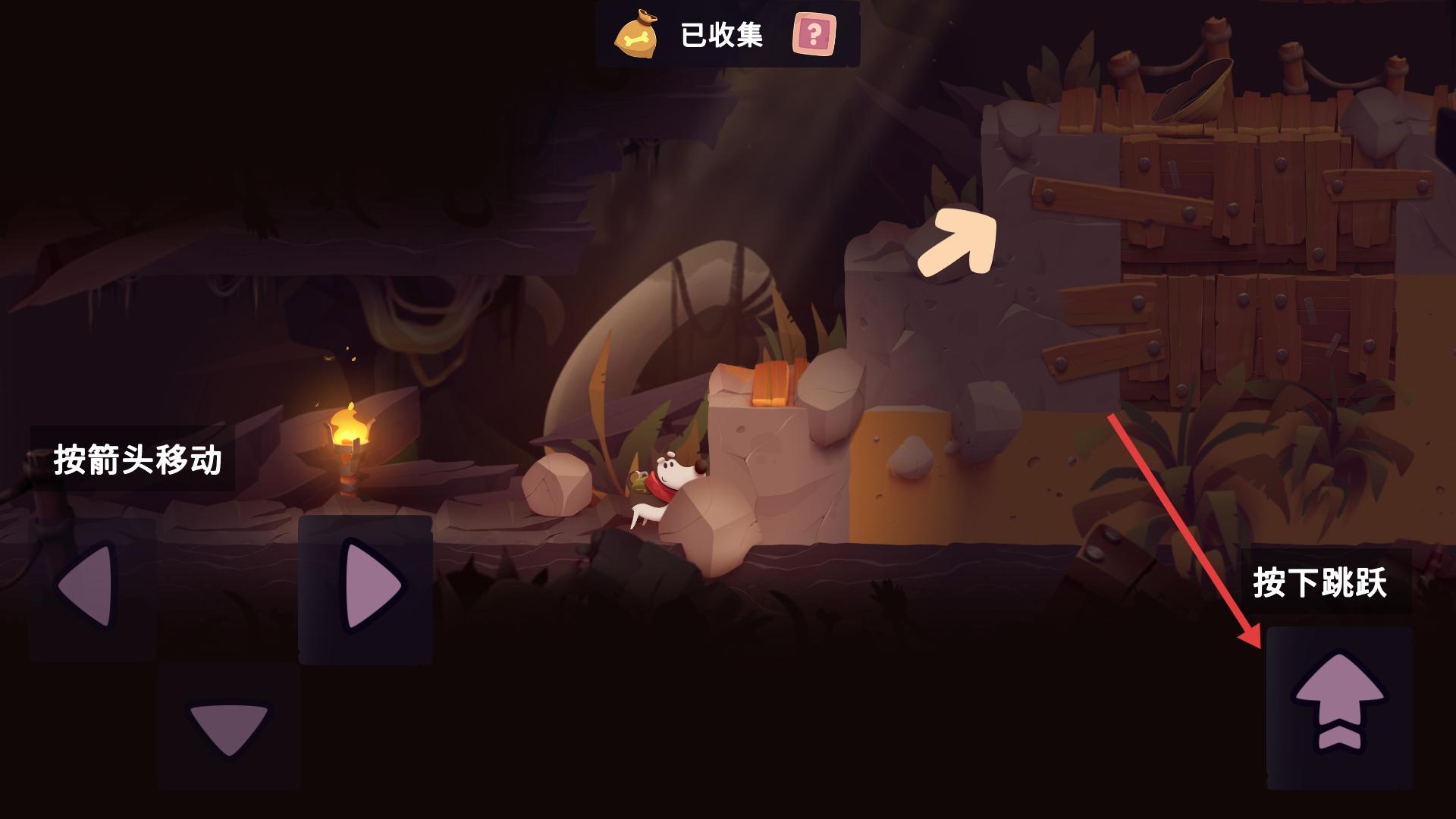Tap the golden bone inside the bag icon
Image resolution: width=1456 pixels, height=819 pixels.
click(637, 38)
